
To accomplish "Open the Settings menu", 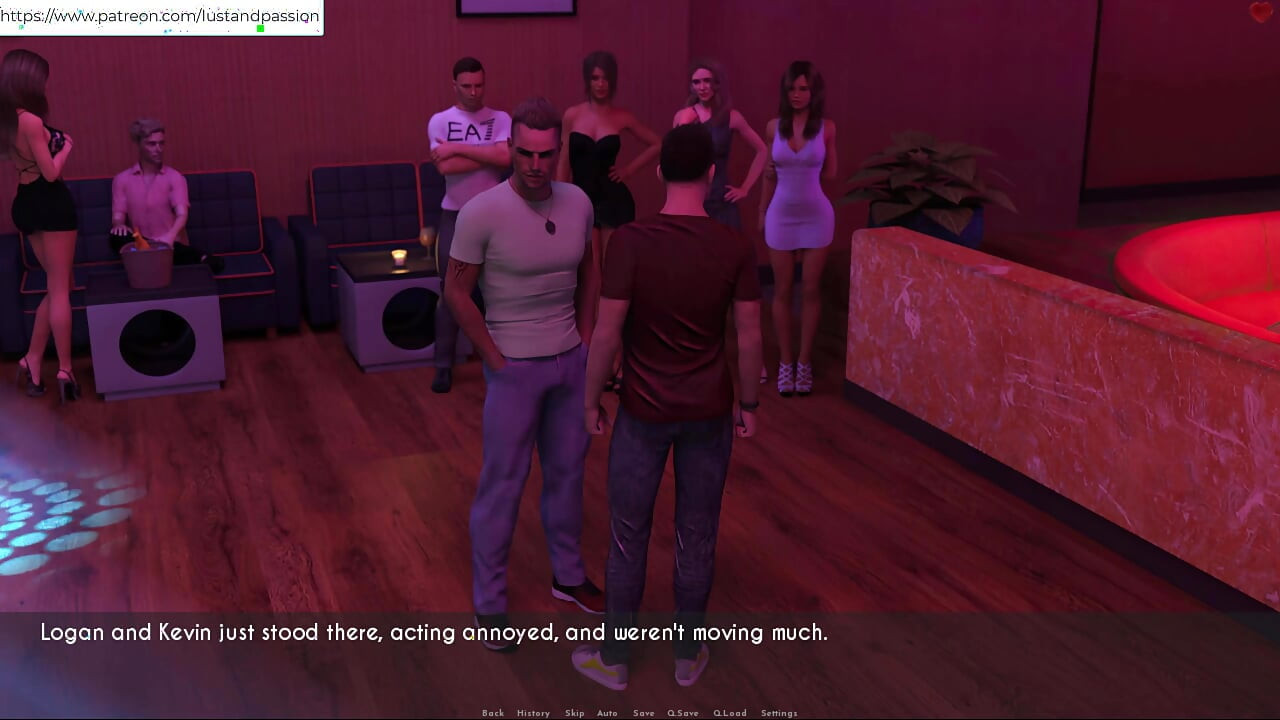I will 778,712.
